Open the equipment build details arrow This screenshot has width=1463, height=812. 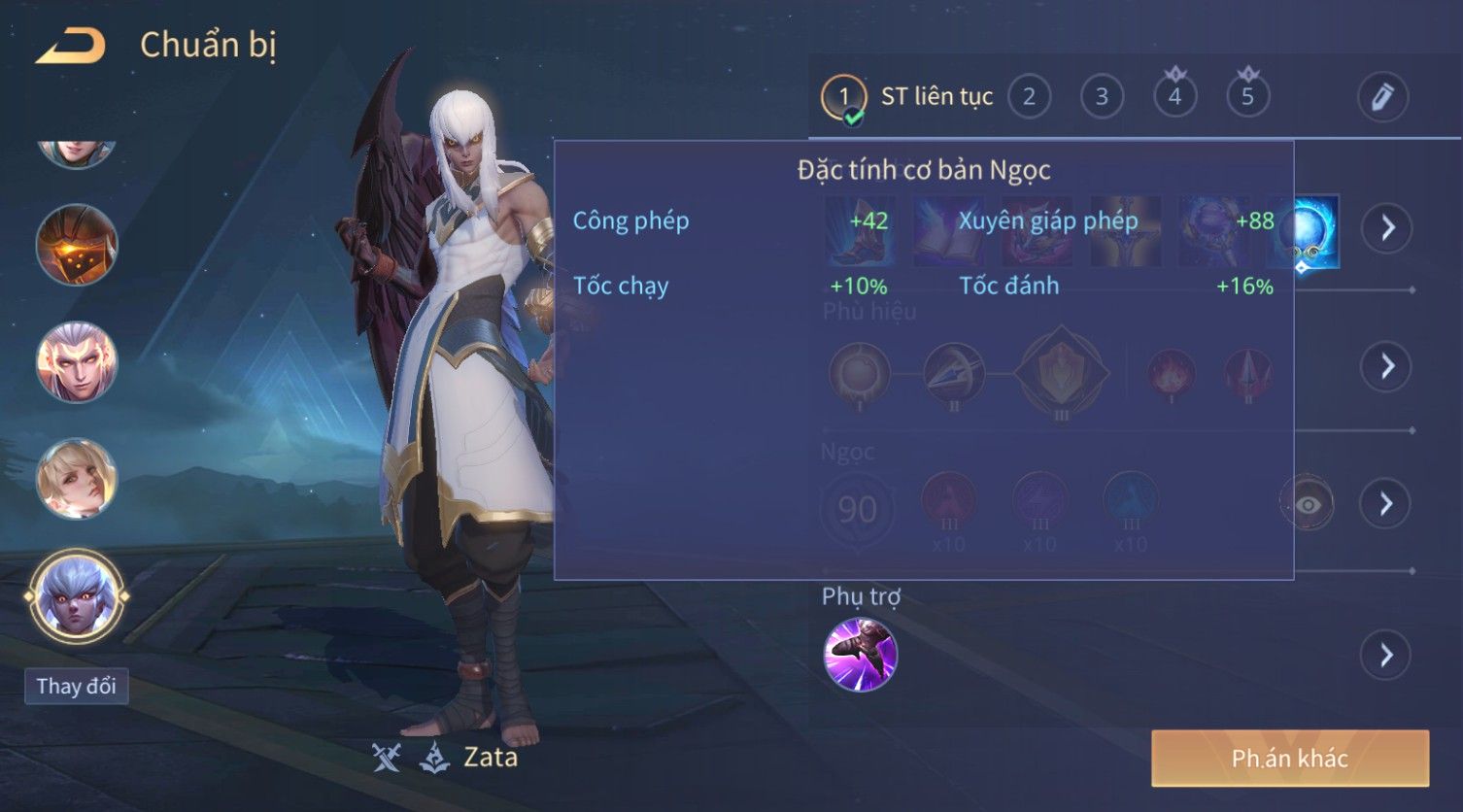click(1386, 228)
